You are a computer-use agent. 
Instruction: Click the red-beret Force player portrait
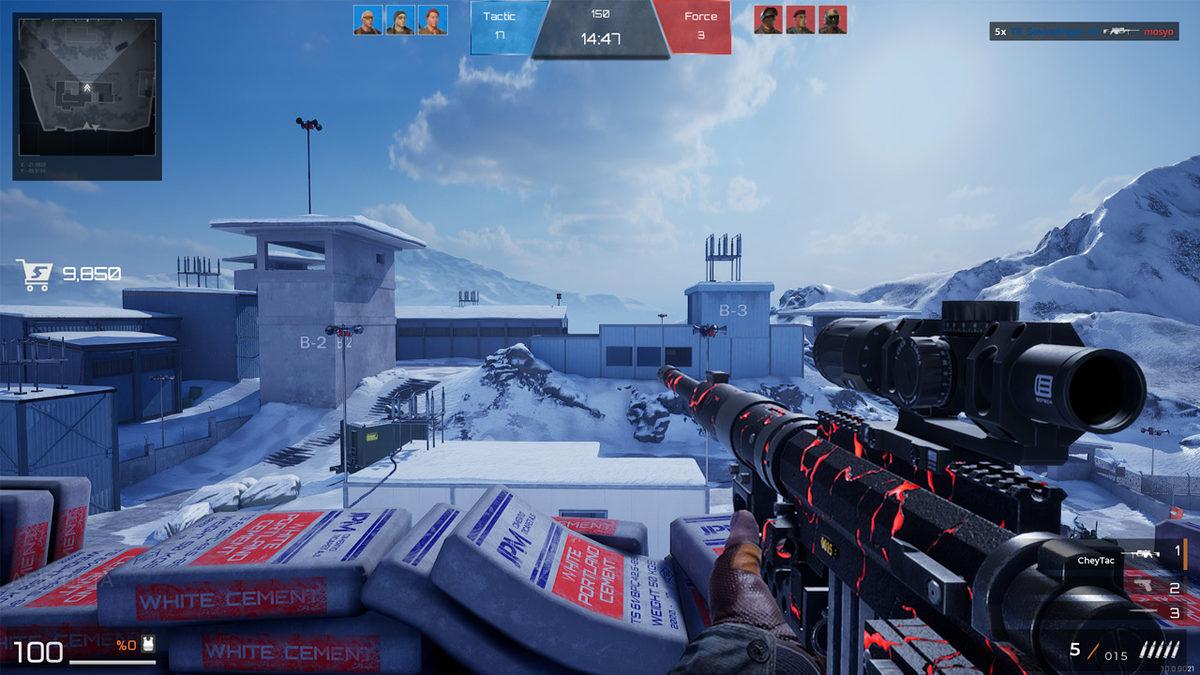(x=800, y=20)
